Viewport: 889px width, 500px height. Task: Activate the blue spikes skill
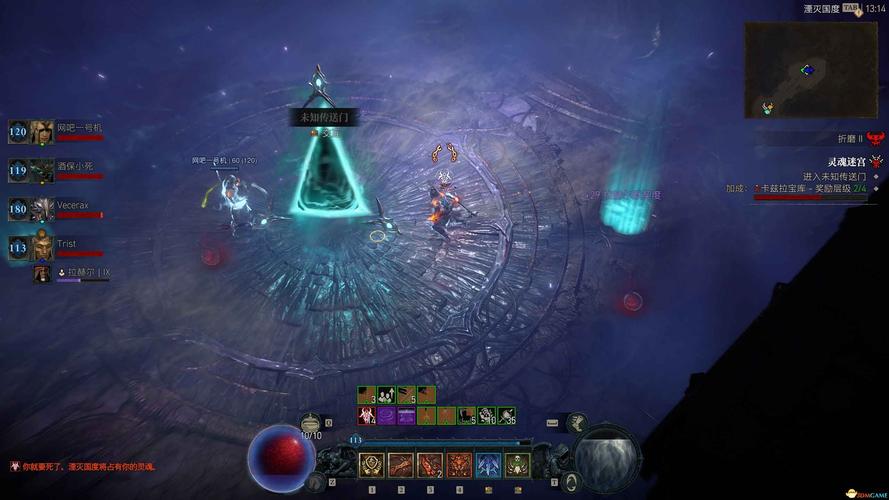488,465
